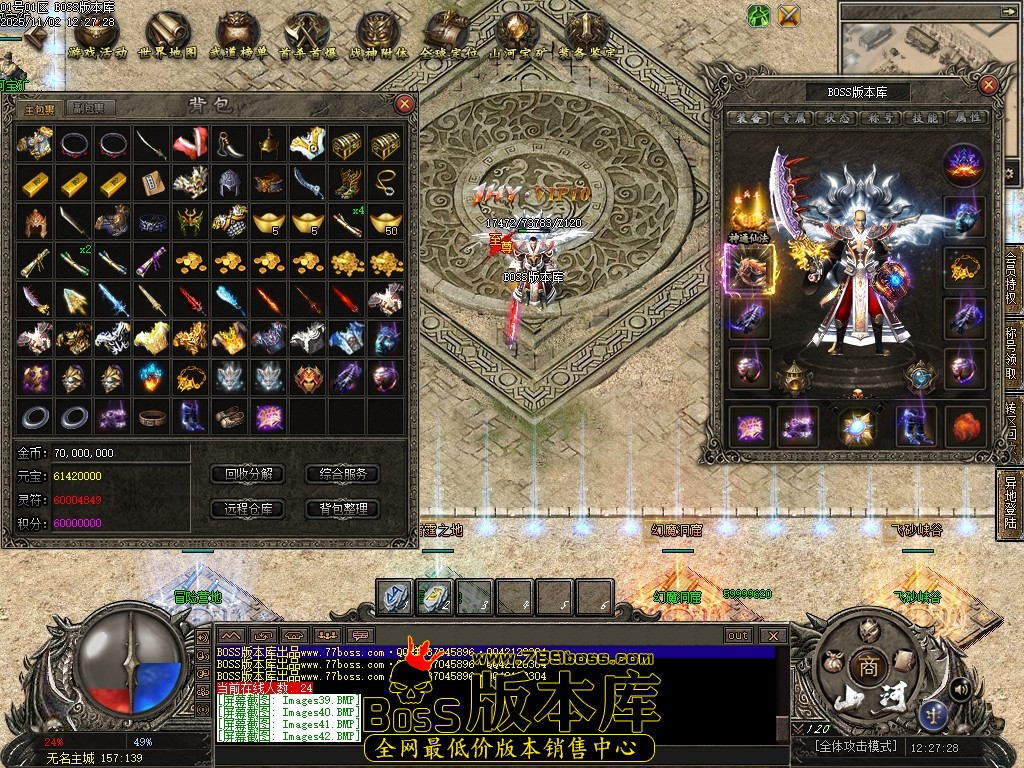This screenshot has height=768, width=1024.
Task: Switch to the 技能 skills tab
Action: (x=925, y=118)
